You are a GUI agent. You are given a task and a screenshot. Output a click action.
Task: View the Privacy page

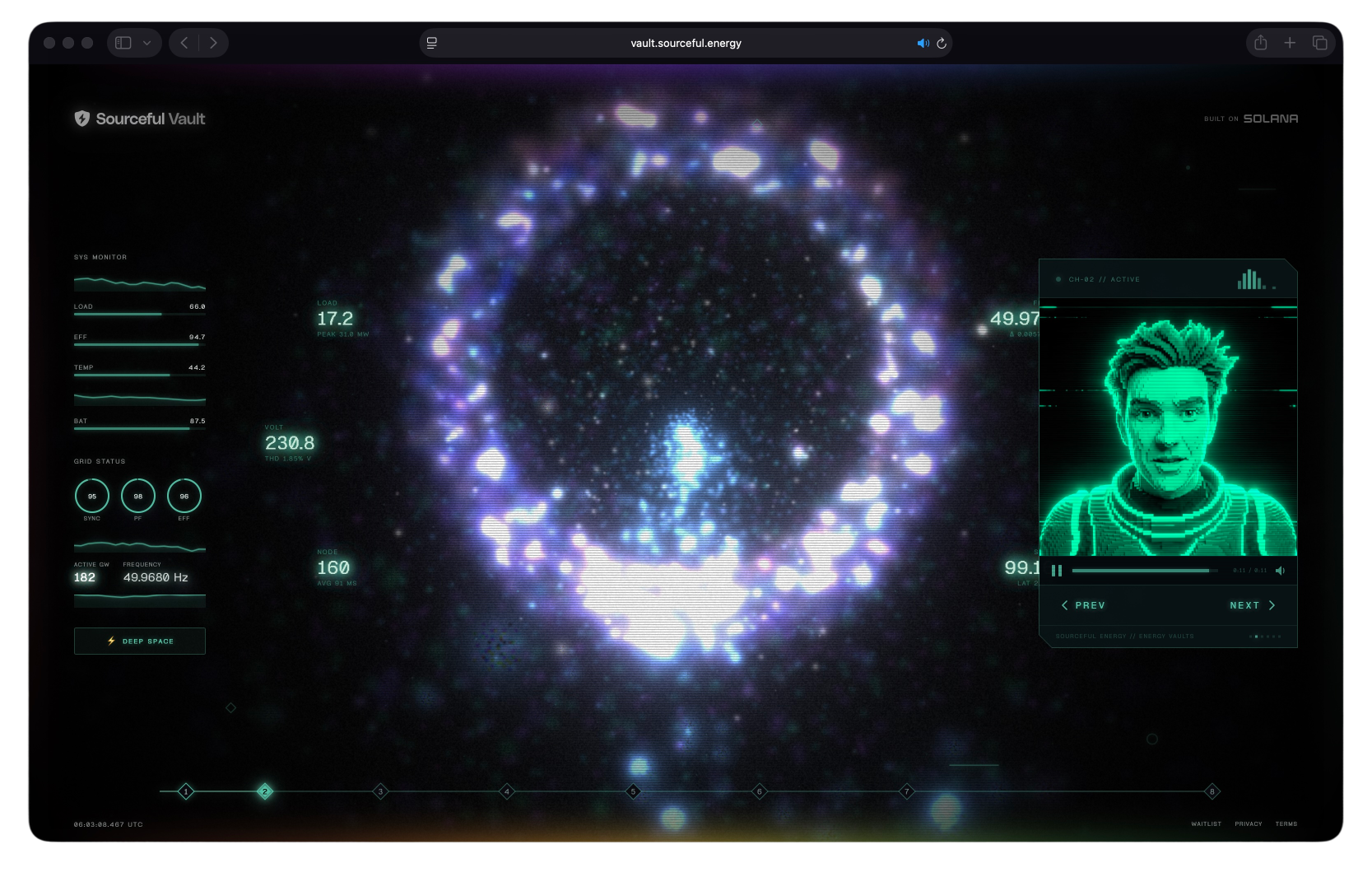(1248, 823)
